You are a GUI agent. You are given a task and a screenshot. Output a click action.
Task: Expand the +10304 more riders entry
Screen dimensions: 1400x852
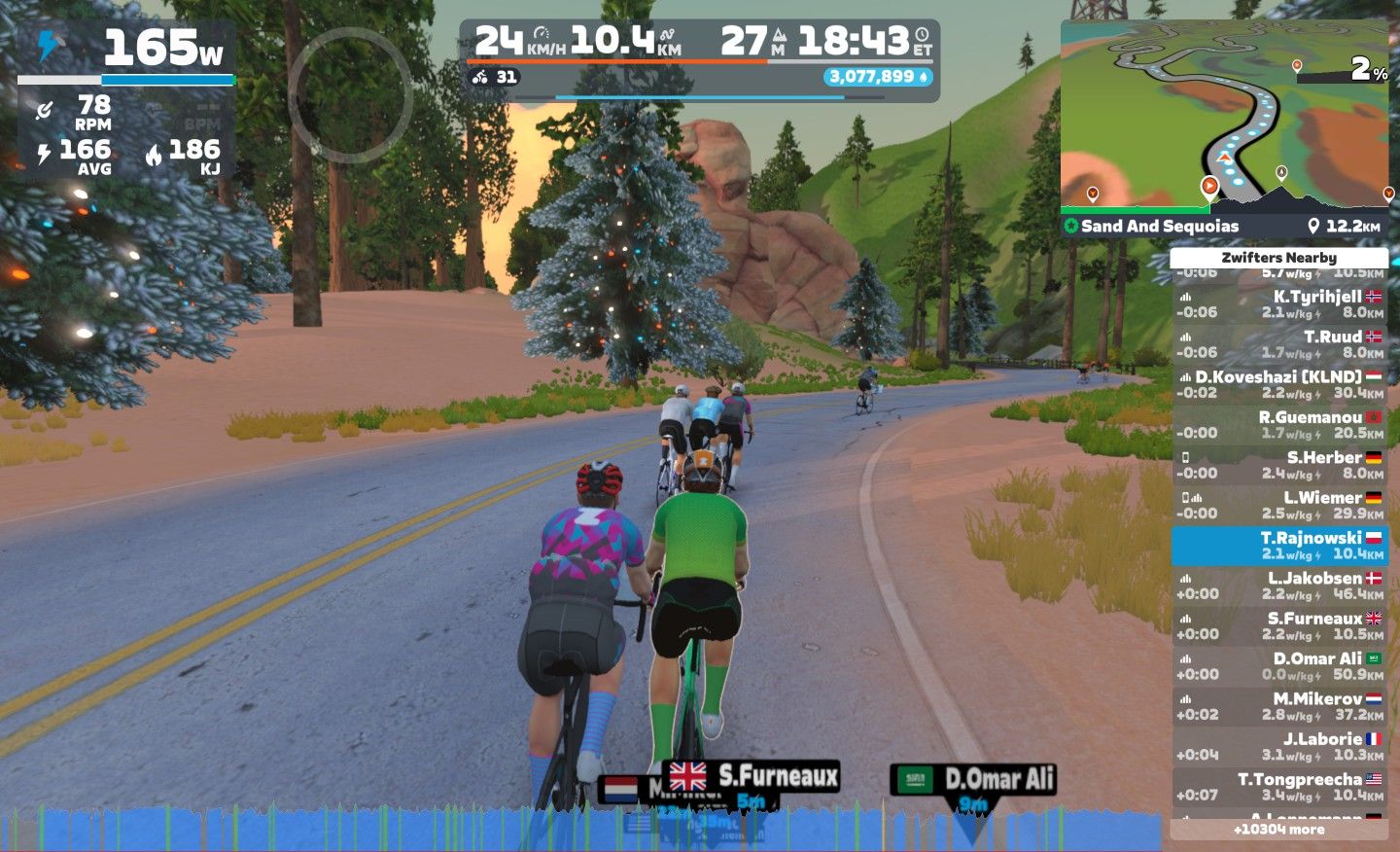(1278, 830)
